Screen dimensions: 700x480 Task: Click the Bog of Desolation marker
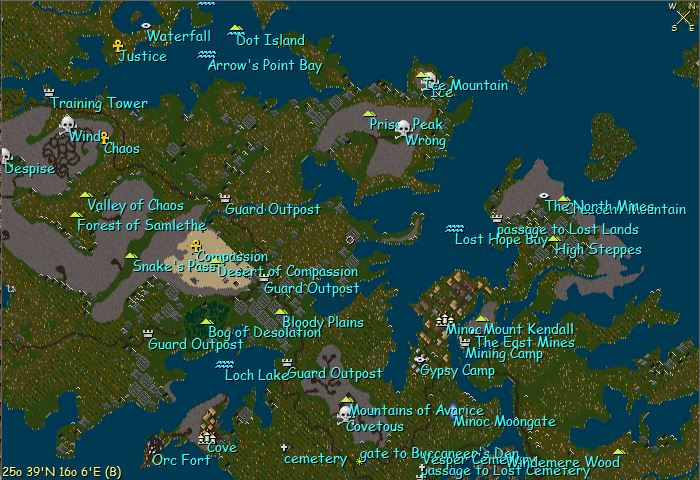(208, 322)
